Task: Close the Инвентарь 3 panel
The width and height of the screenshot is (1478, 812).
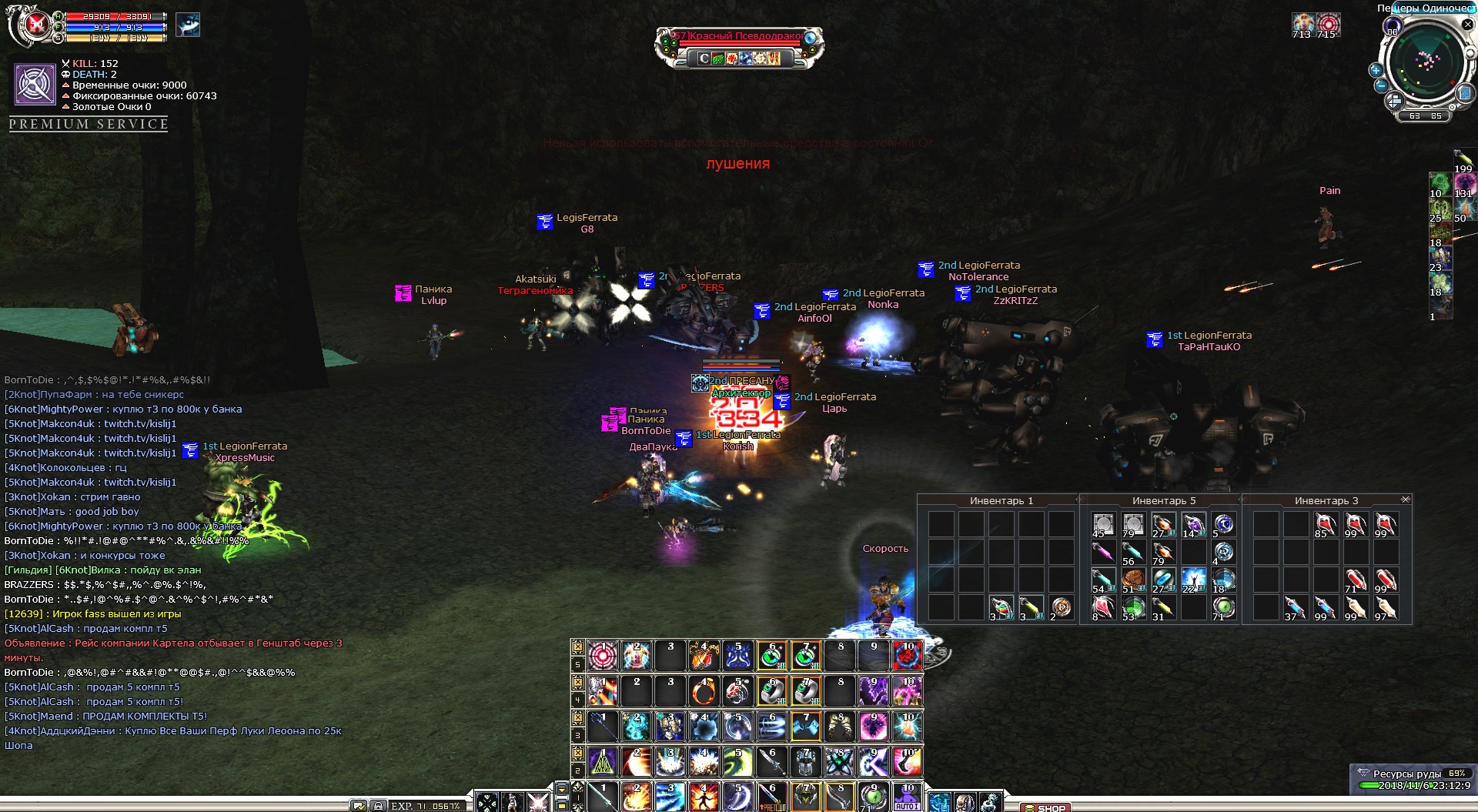Action: [x=1406, y=500]
